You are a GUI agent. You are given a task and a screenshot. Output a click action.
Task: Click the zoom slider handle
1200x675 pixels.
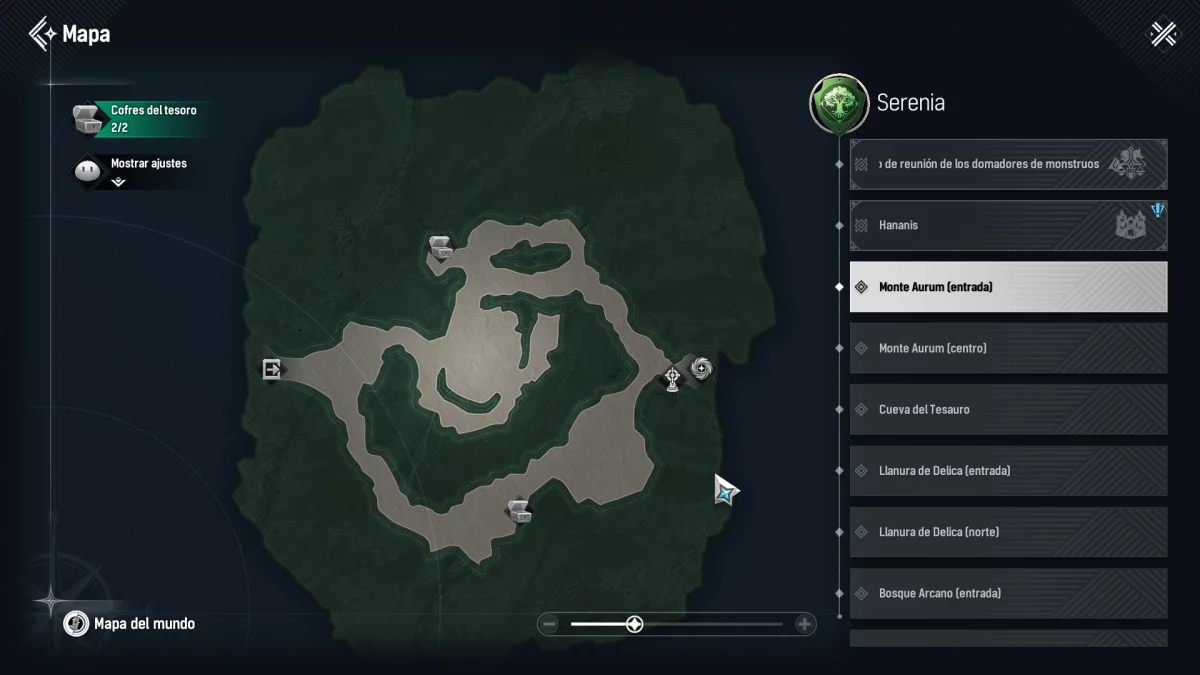coord(634,625)
